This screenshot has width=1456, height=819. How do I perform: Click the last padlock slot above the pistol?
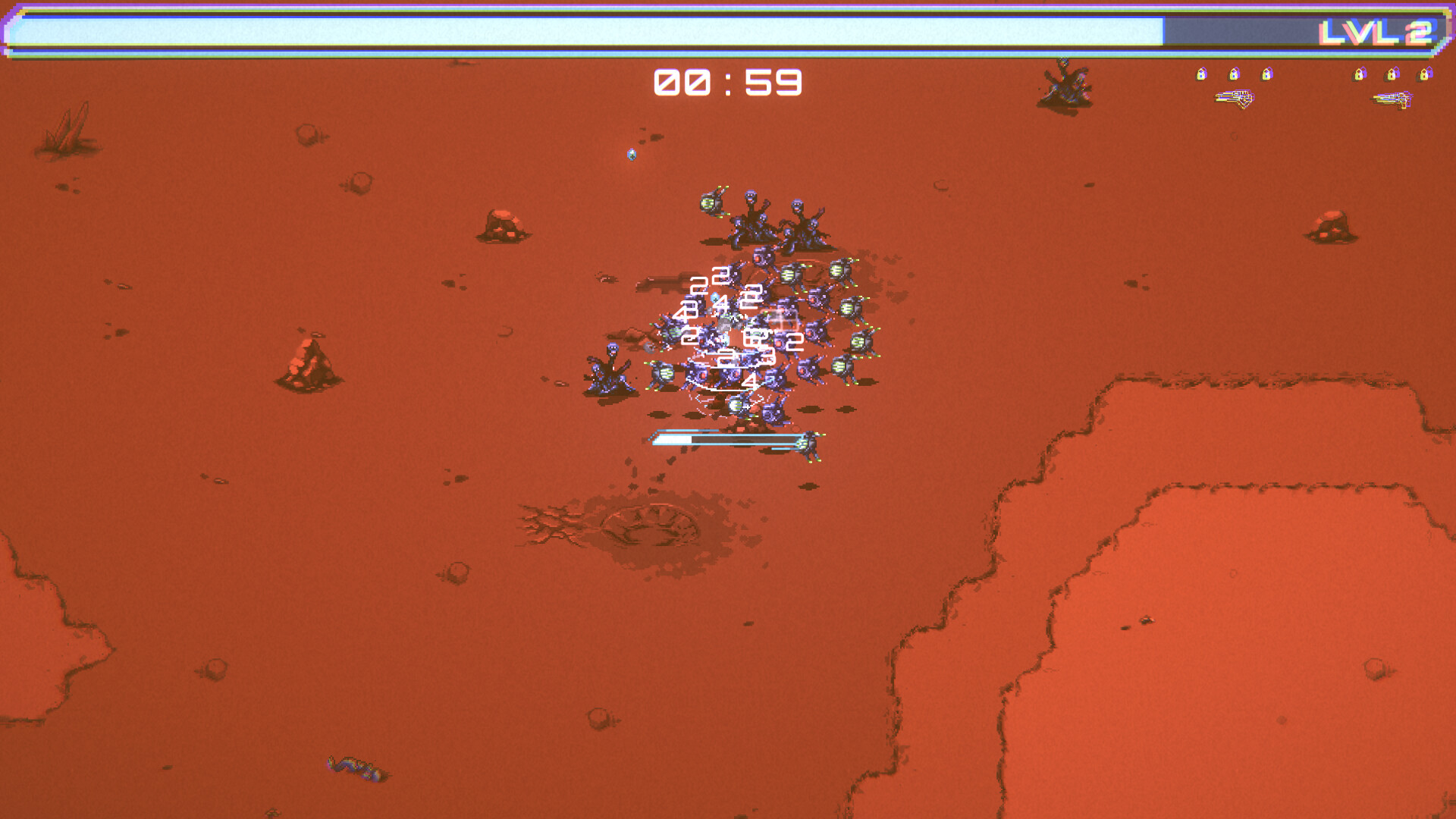(x=1424, y=74)
